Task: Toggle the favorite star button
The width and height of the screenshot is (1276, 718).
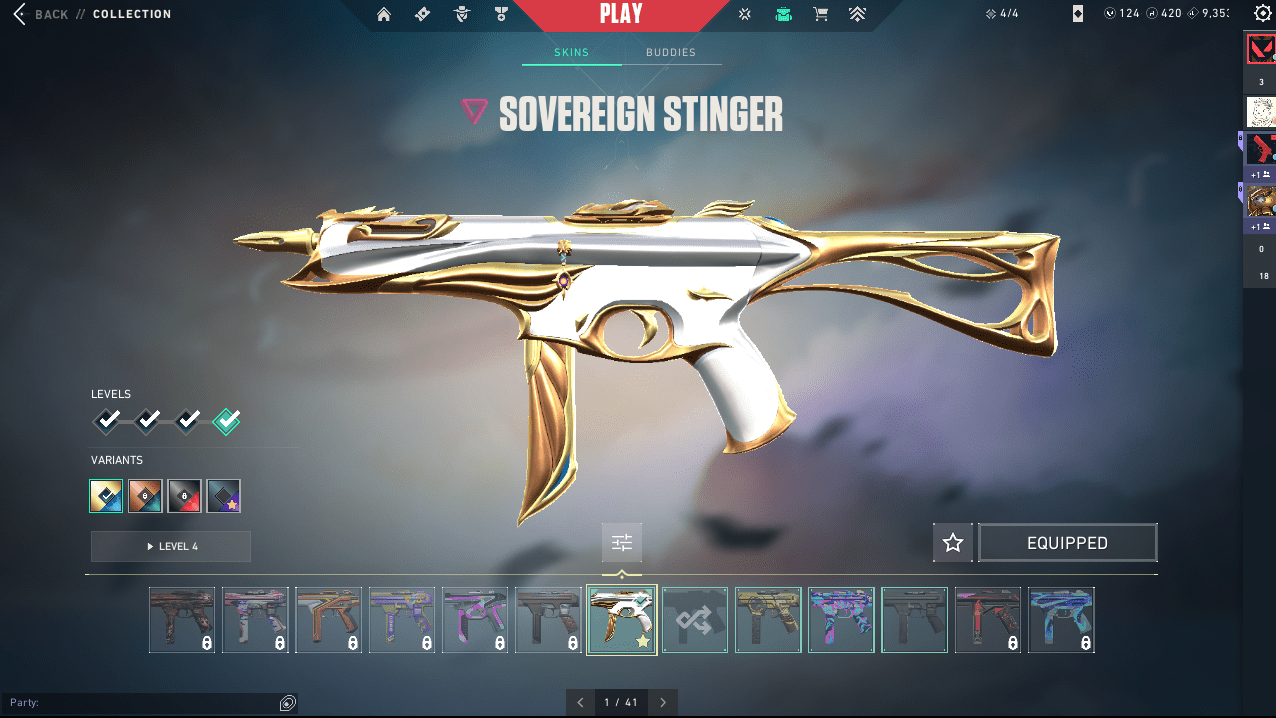Action: pyautogui.click(x=953, y=543)
